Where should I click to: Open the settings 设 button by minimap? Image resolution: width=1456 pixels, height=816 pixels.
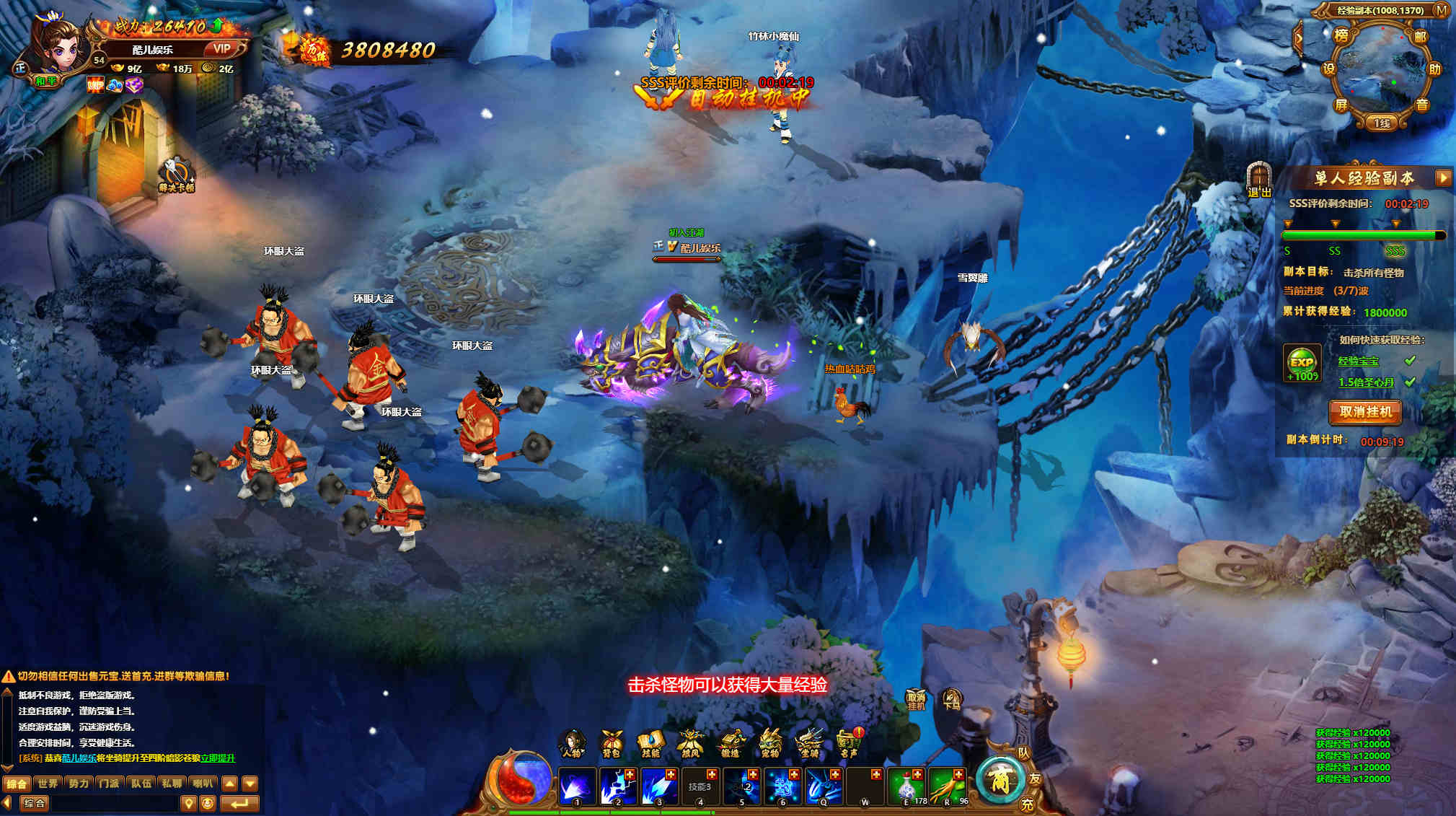pos(1328,69)
